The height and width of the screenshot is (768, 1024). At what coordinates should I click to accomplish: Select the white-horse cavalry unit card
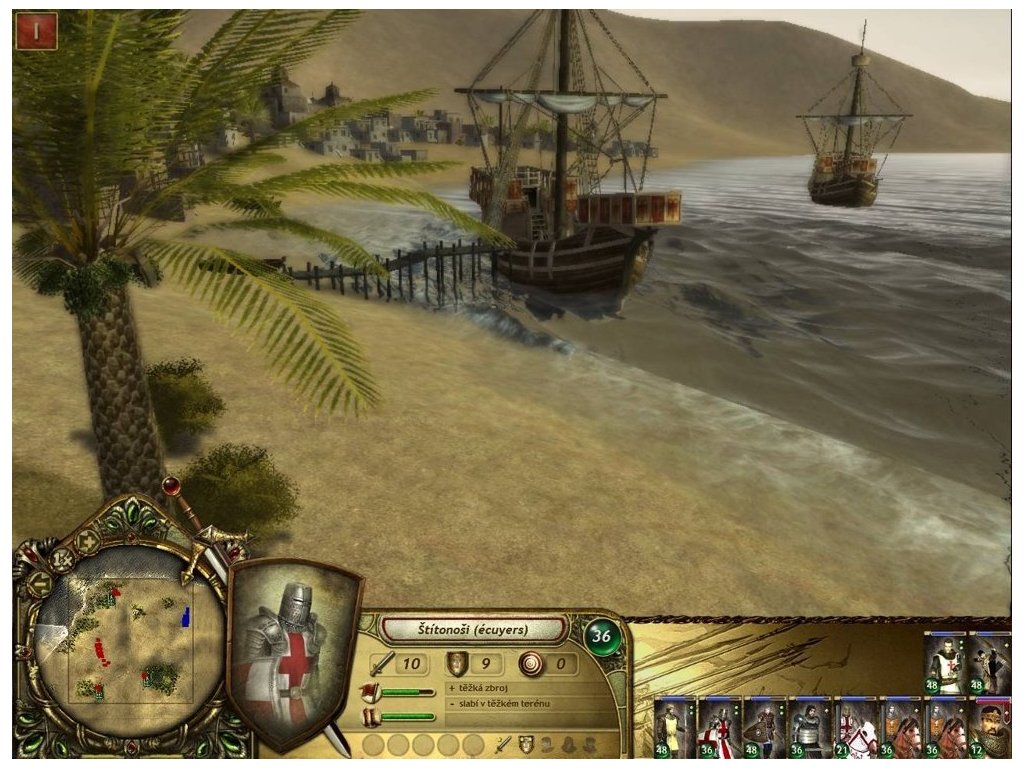[855, 727]
